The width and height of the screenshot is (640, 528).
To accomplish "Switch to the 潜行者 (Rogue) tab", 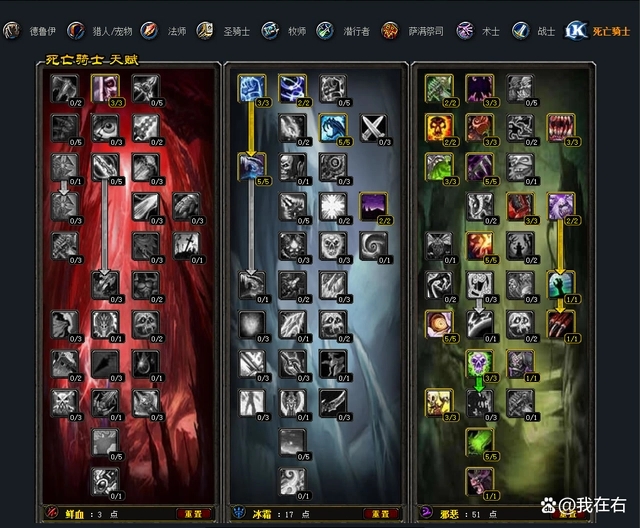I will click(x=346, y=31).
